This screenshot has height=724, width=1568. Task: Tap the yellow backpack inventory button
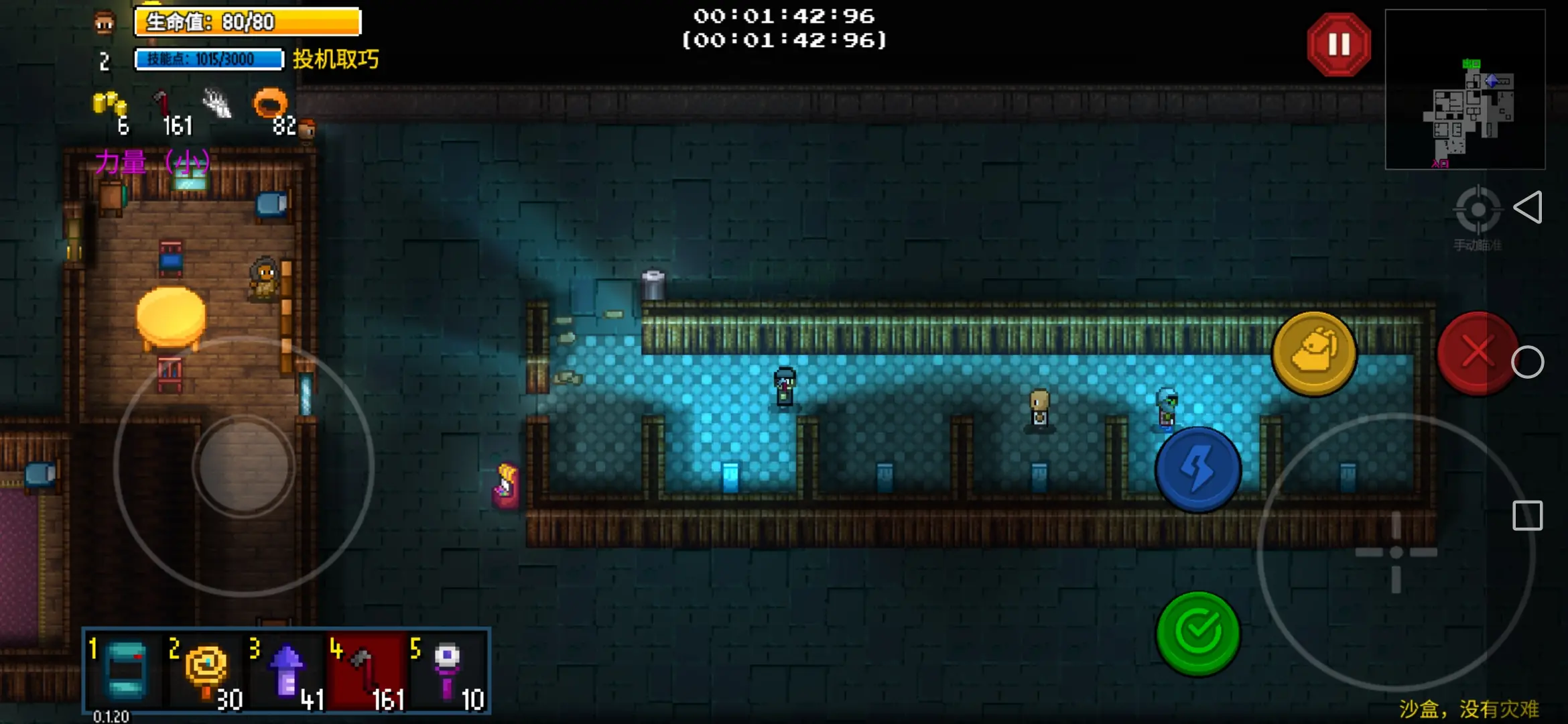[x=1314, y=353]
